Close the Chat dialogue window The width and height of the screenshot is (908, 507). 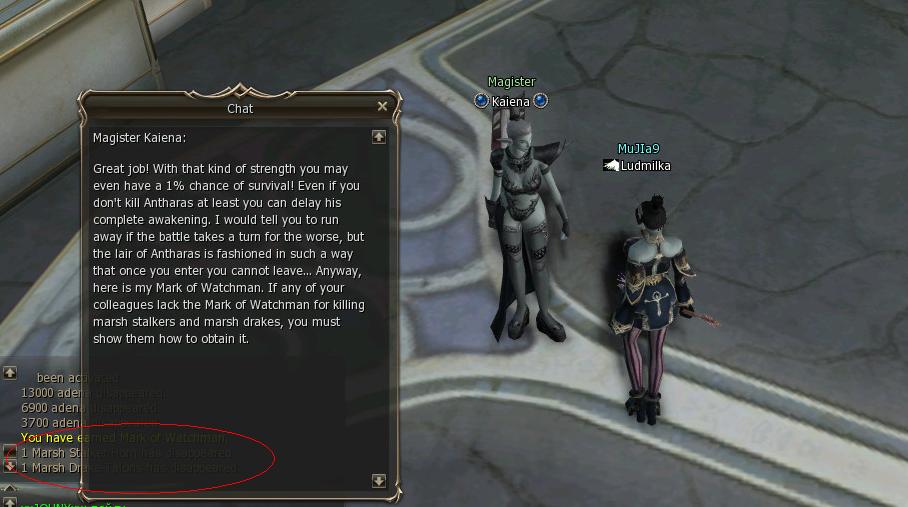(382, 106)
